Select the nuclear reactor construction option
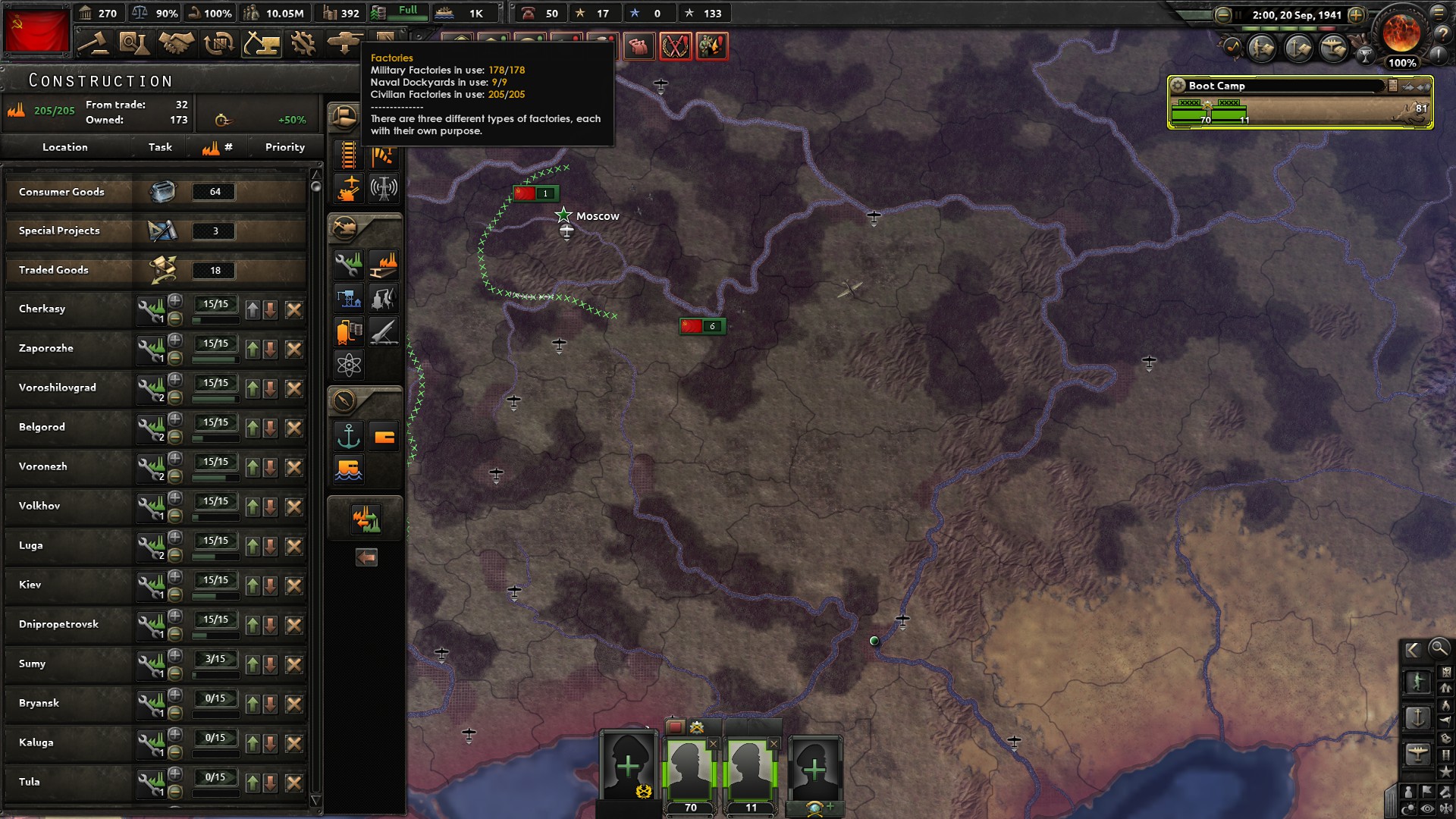 pos(348,363)
